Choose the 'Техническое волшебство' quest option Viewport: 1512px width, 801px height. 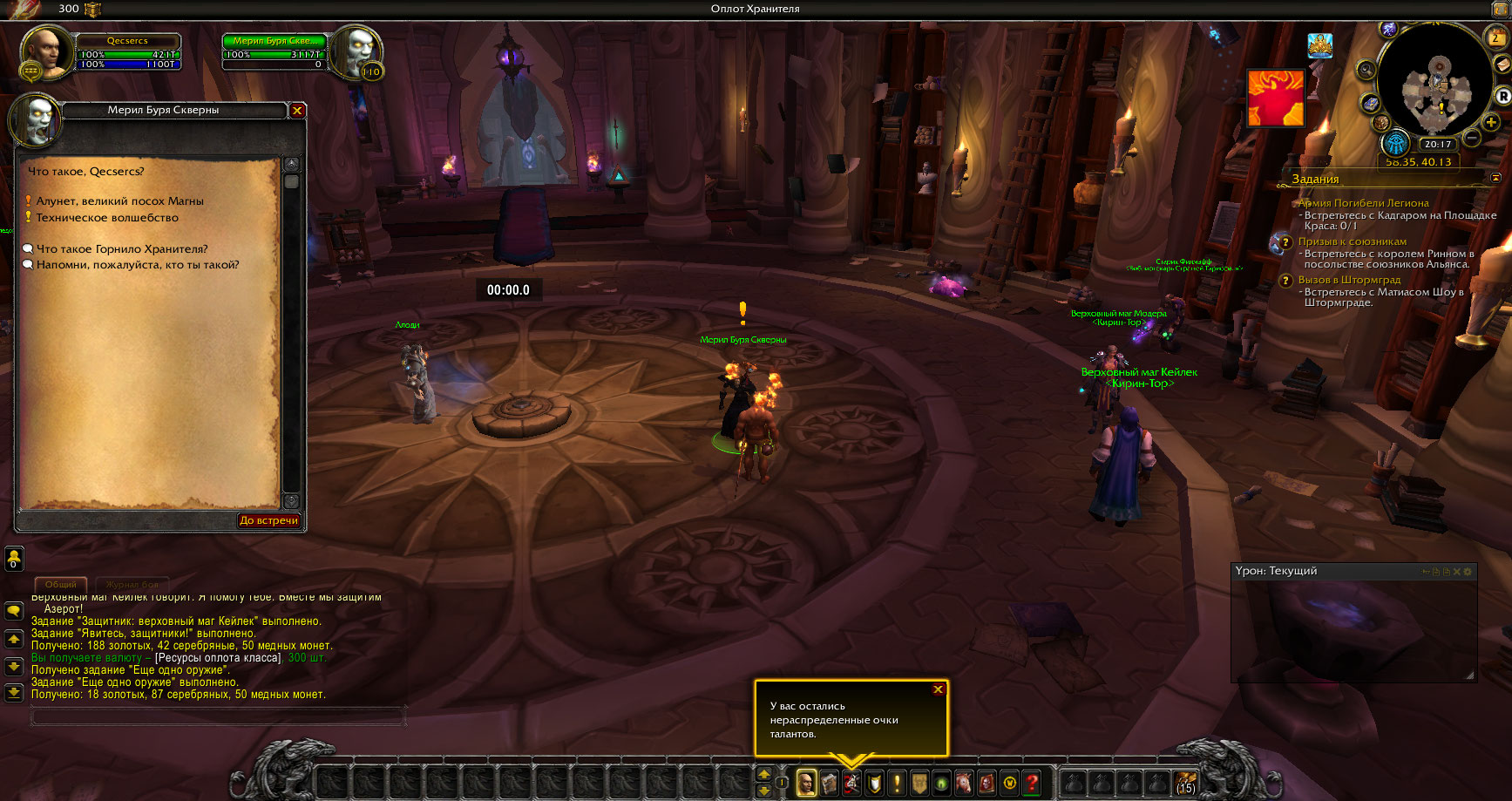[106, 218]
